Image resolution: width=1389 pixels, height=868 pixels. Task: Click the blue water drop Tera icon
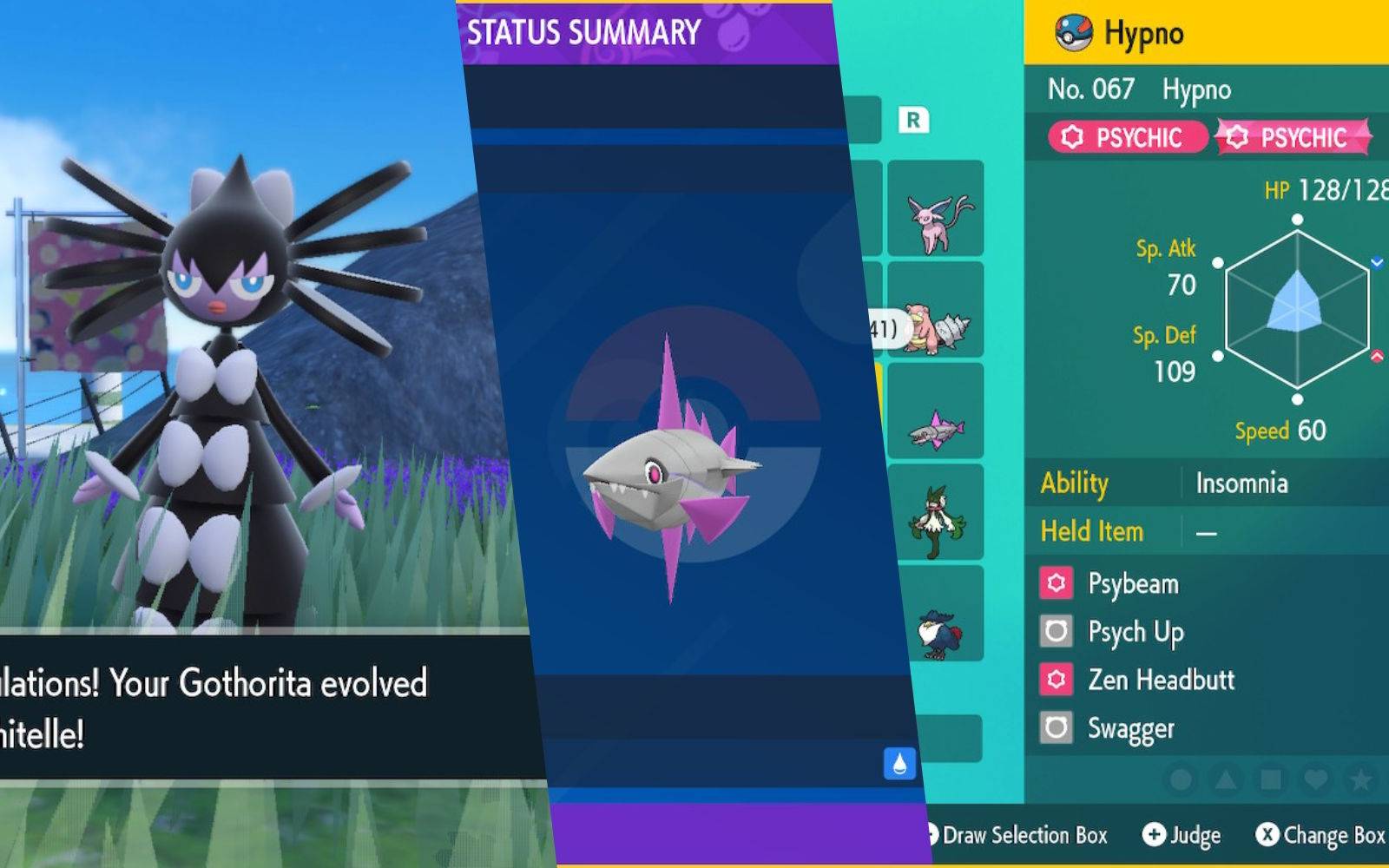pos(899,764)
